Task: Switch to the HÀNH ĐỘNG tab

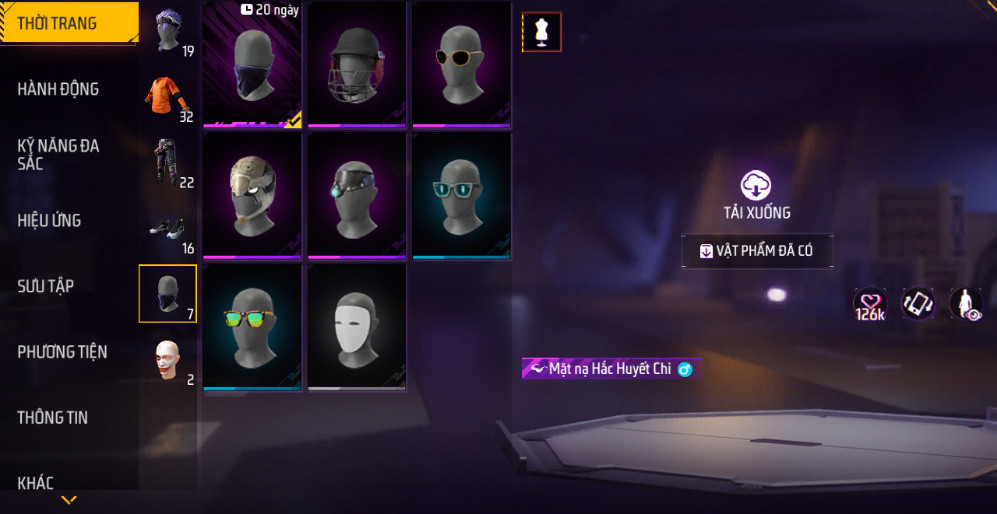Action: tap(60, 89)
